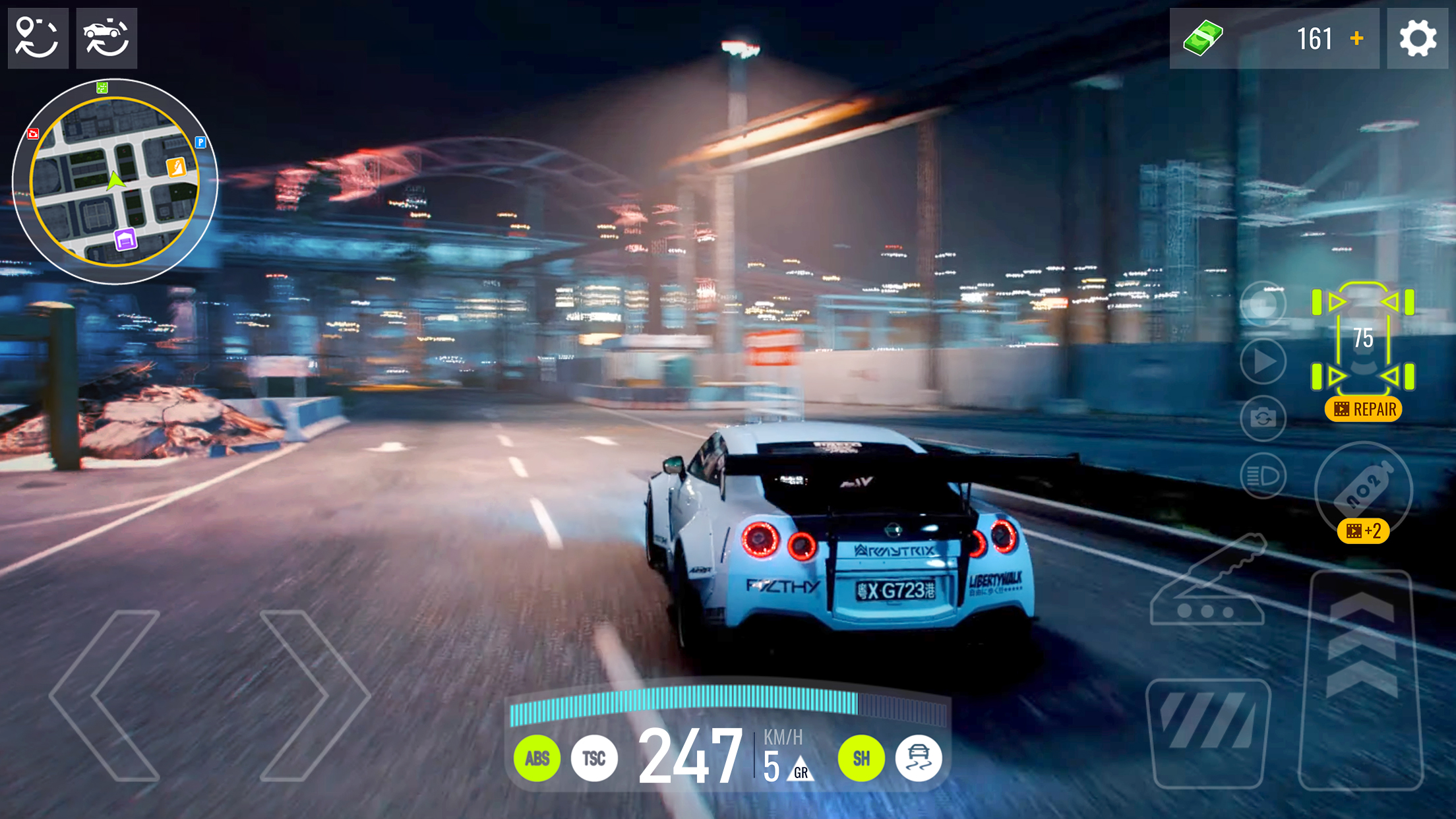Select the purple garage marker on minimap
The height and width of the screenshot is (819, 1456).
point(125,239)
